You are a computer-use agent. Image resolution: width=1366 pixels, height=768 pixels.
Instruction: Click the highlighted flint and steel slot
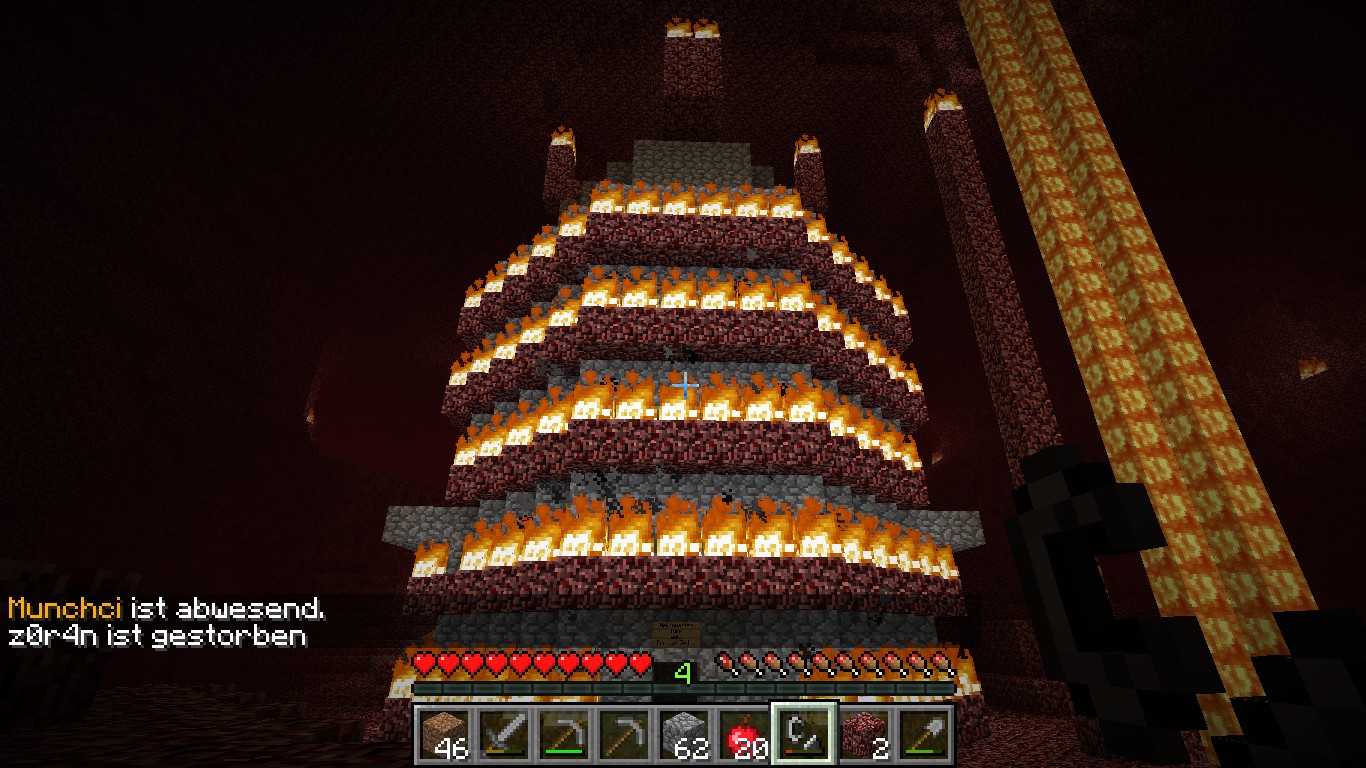coord(804,735)
